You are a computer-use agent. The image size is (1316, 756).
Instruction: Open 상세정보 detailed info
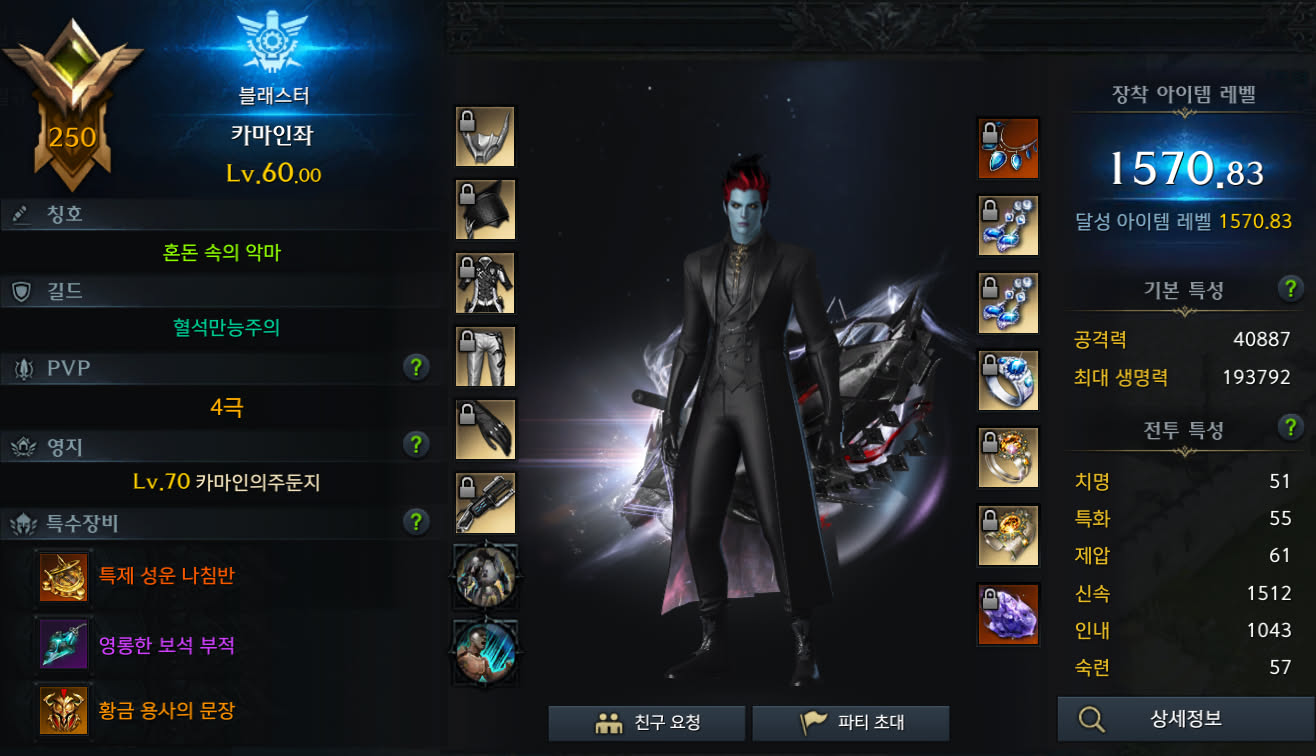(x=1185, y=719)
